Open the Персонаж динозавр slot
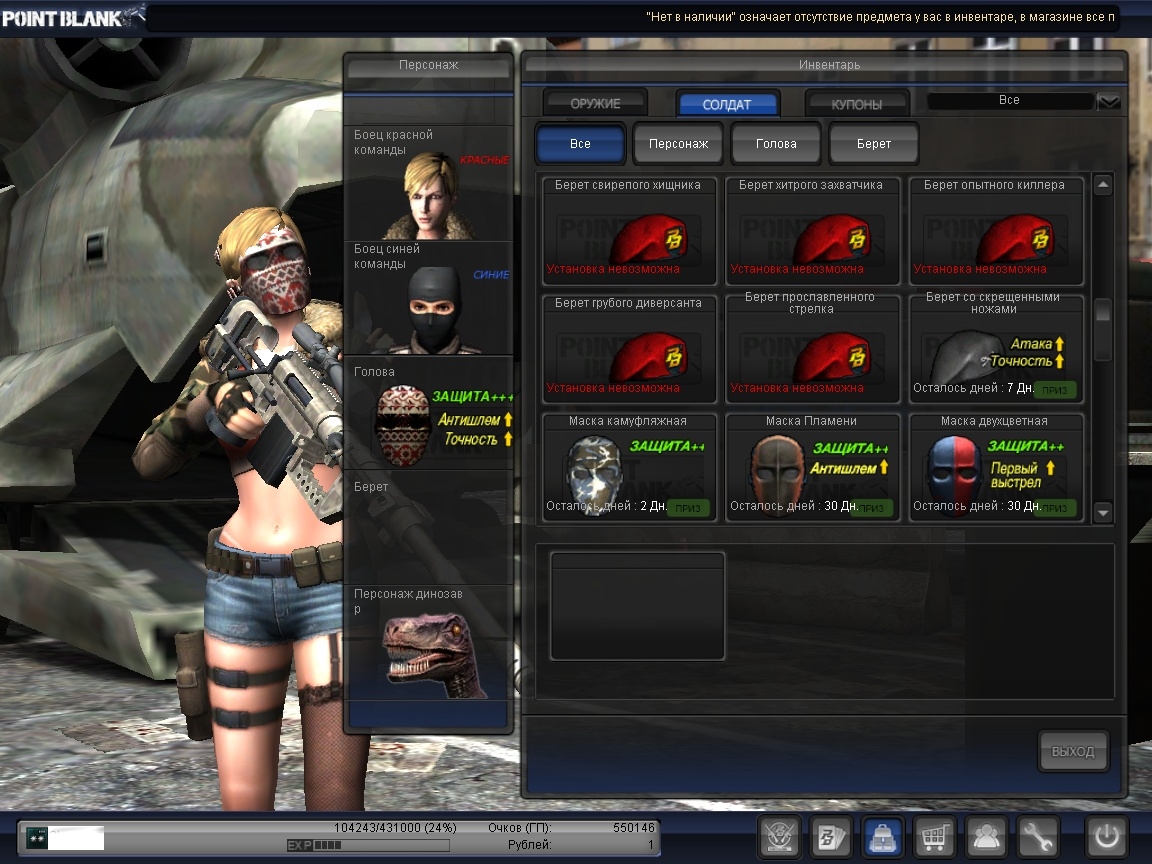 point(428,642)
